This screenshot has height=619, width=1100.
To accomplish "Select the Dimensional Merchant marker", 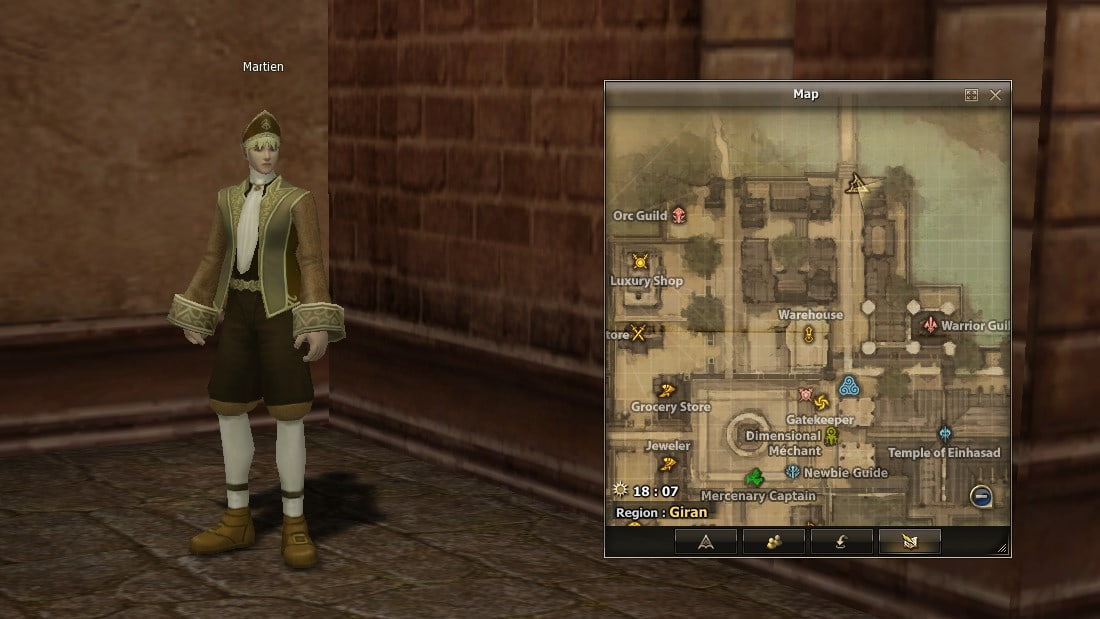I will [x=830, y=437].
